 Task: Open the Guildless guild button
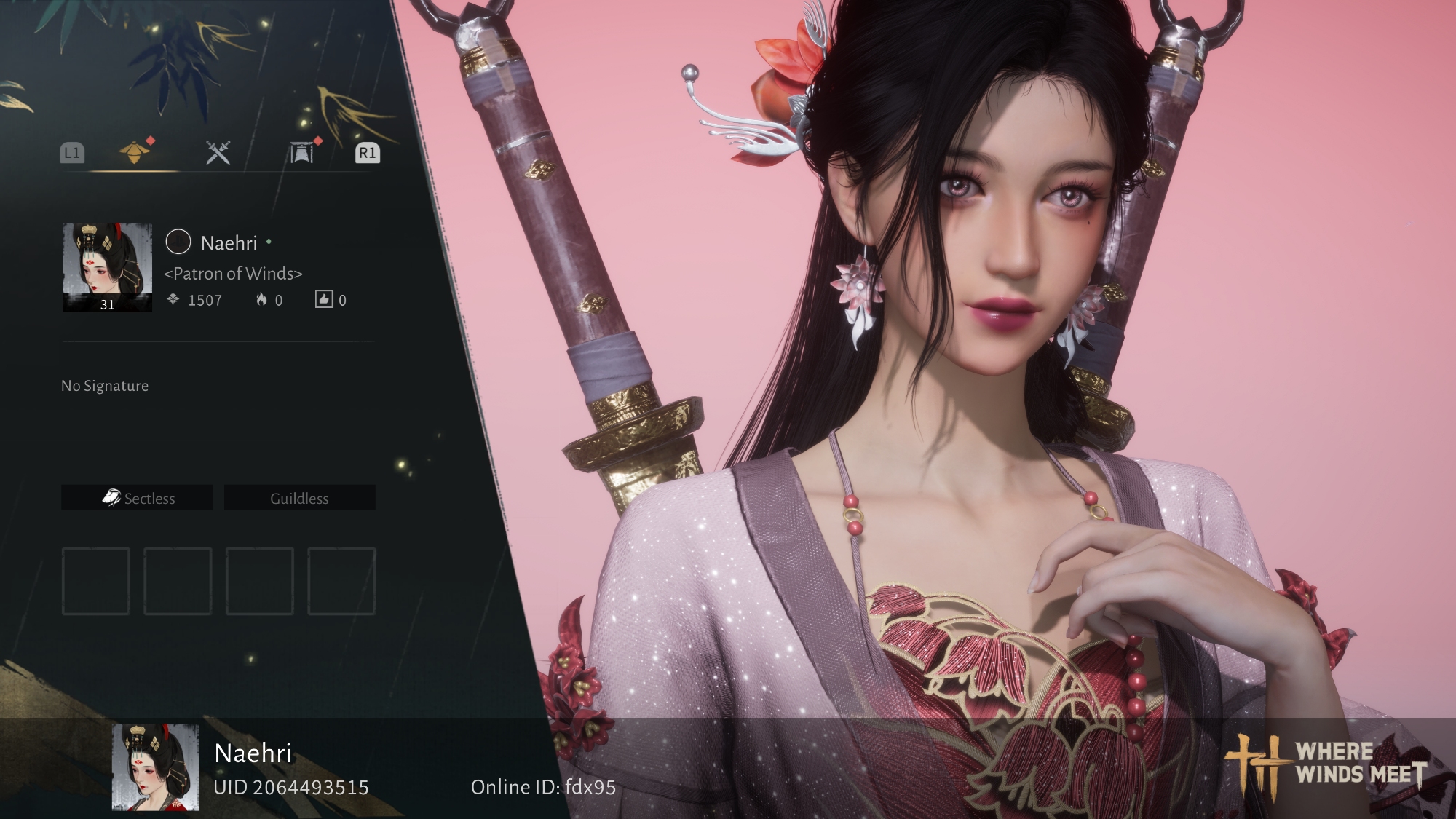299,498
